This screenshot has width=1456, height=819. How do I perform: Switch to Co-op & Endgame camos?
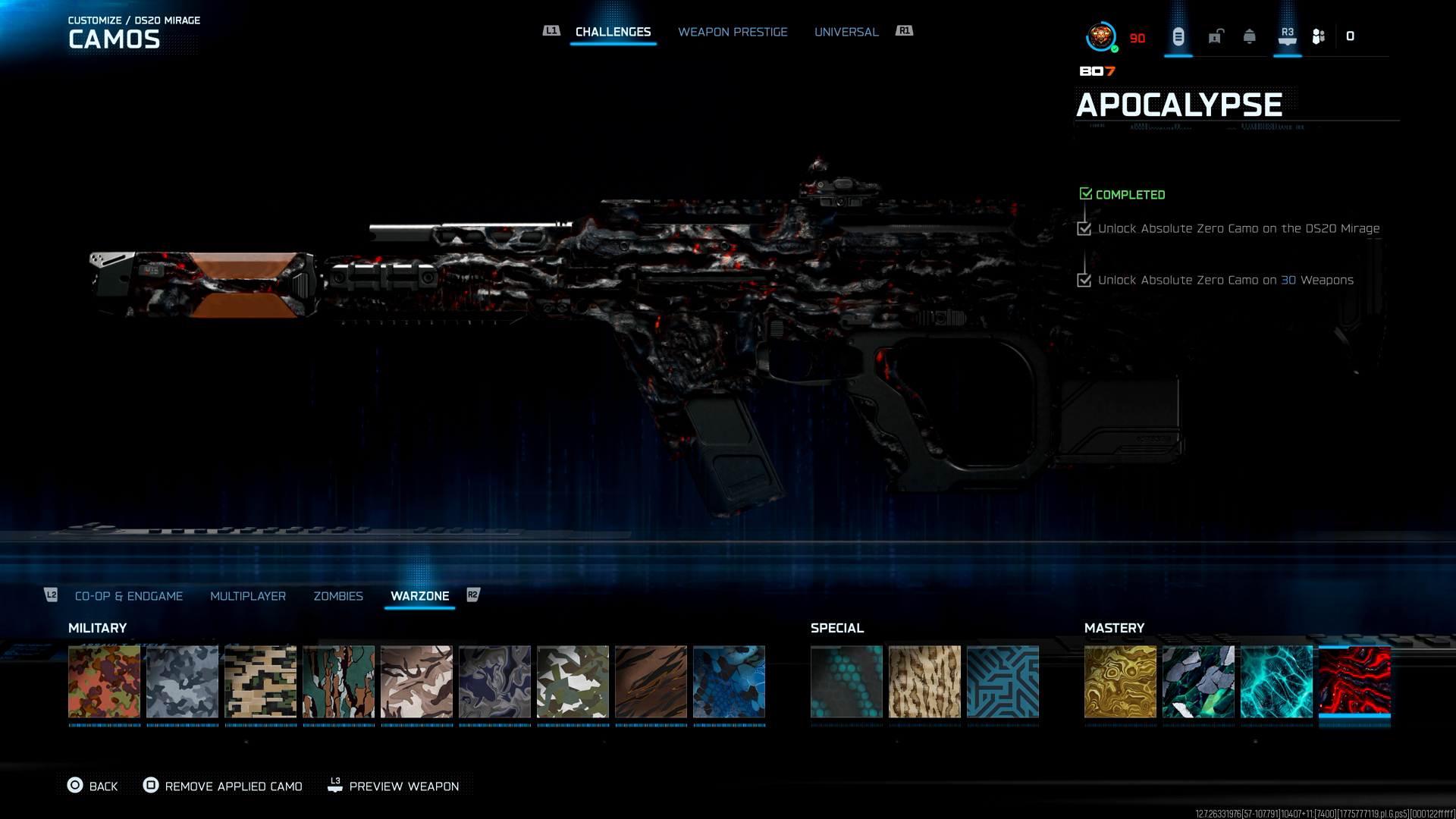129,596
